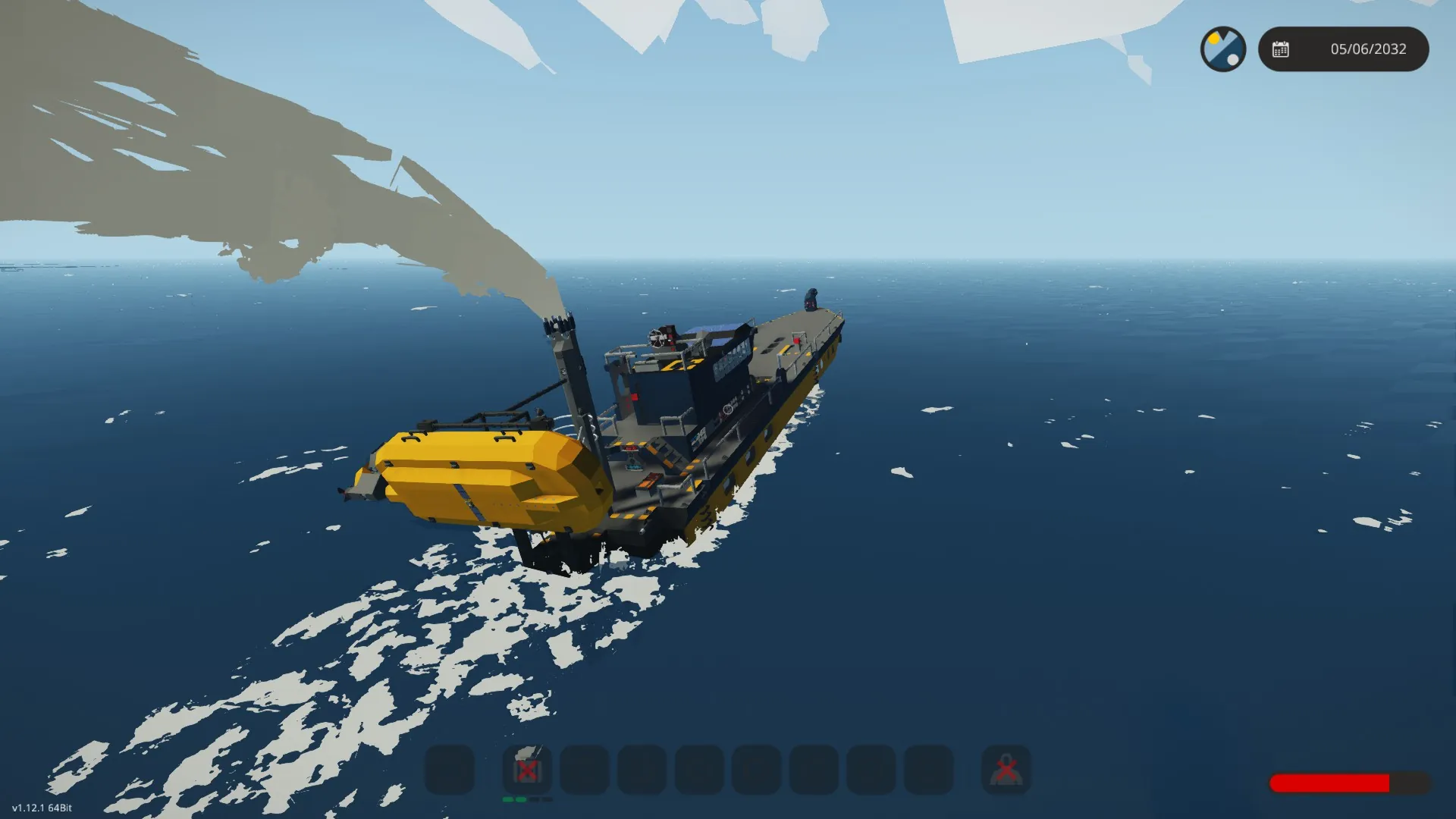
Task: Click the day-night cycle icon
Action: click(x=1222, y=49)
